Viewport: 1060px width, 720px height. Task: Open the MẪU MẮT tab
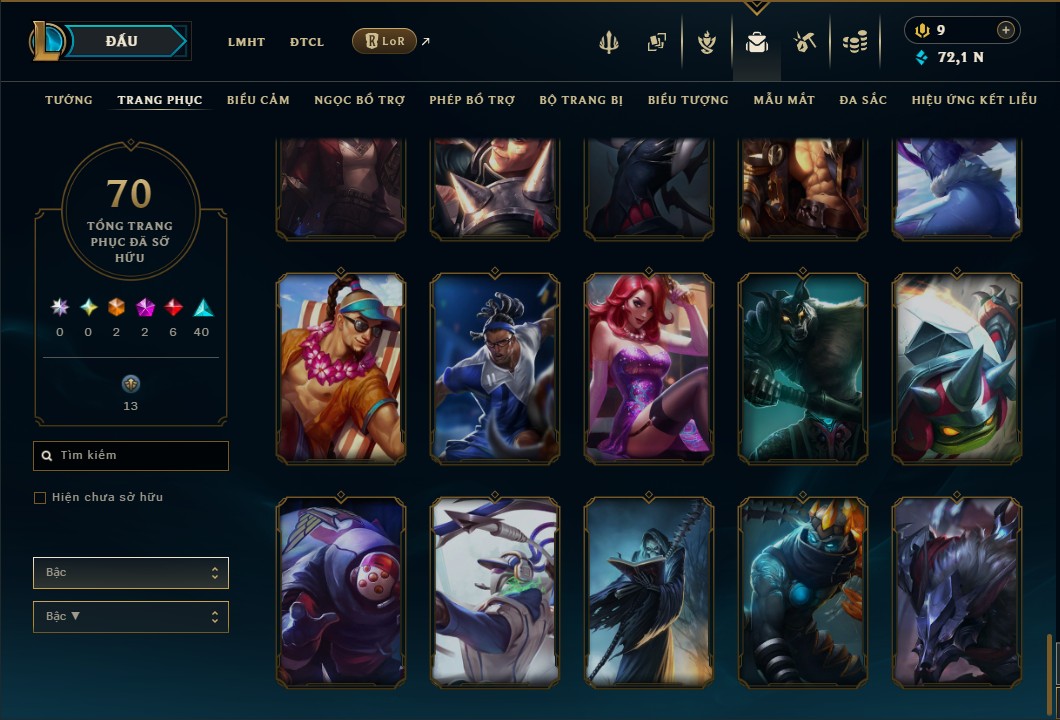(x=784, y=100)
